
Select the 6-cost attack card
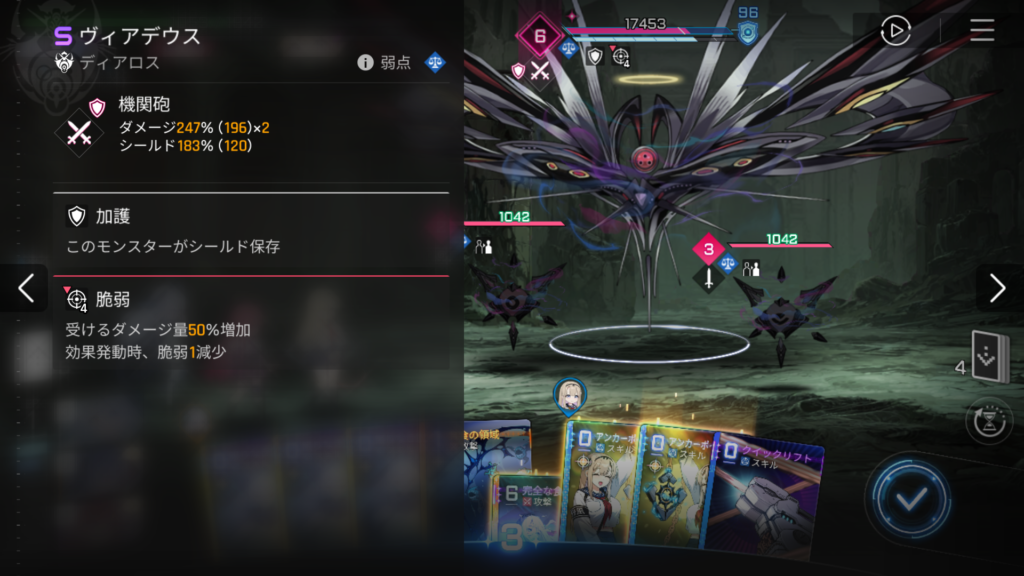(x=525, y=510)
